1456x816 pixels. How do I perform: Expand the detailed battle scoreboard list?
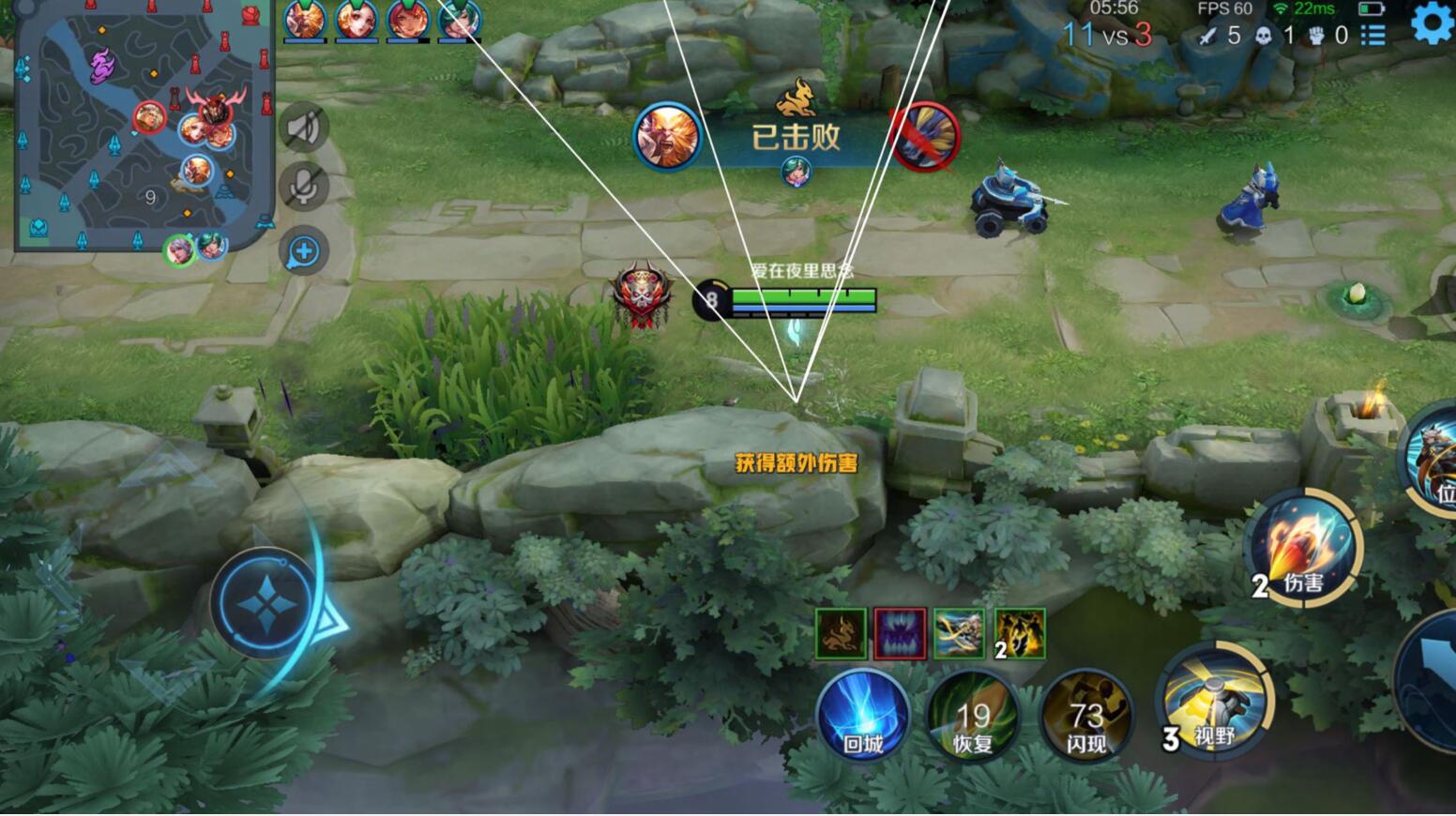[x=1373, y=36]
